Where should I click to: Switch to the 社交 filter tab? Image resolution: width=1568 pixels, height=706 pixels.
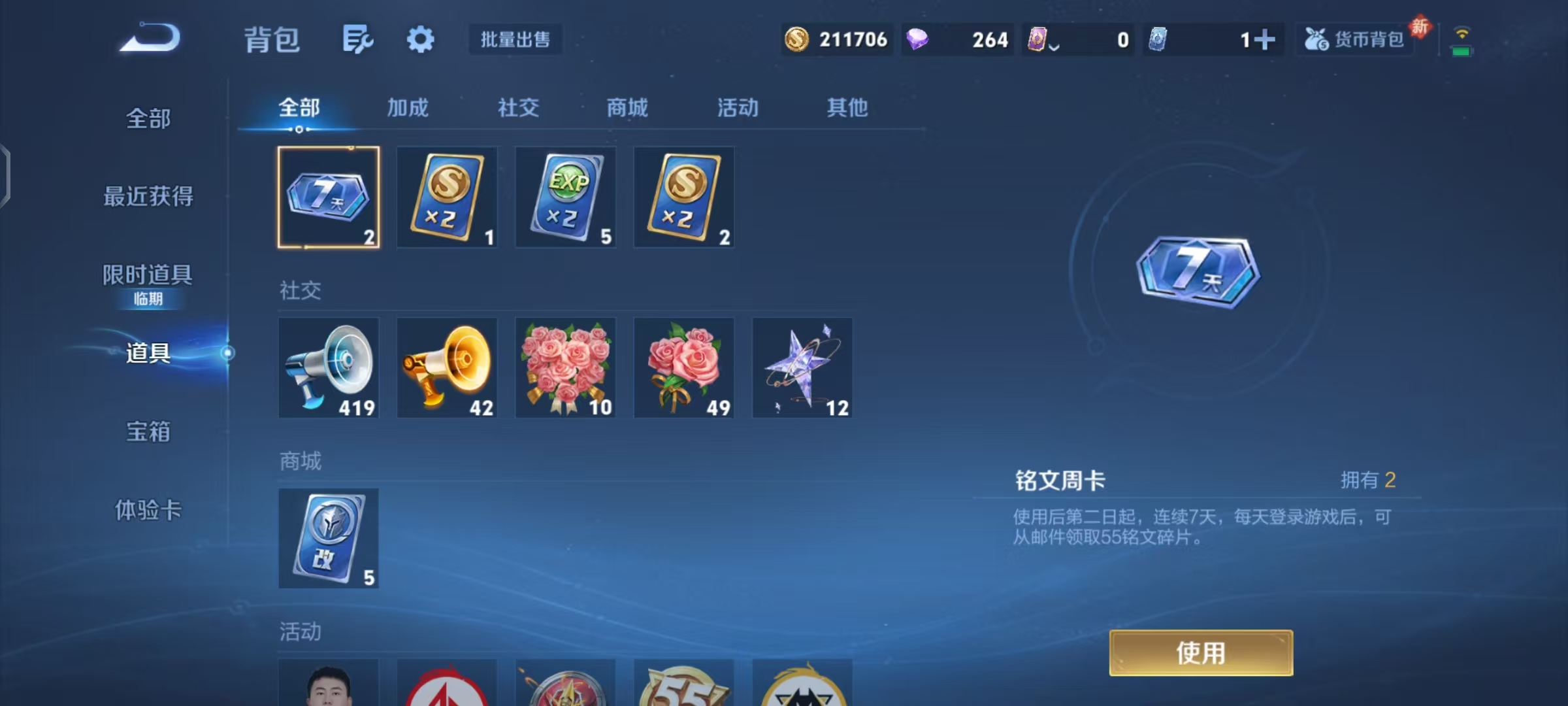tap(517, 108)
